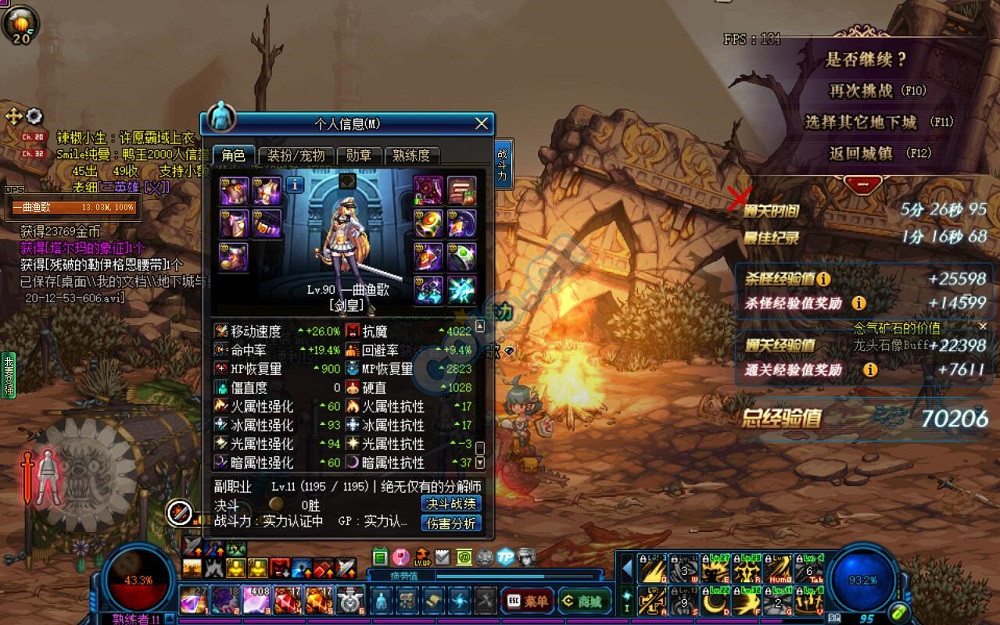Image resolution: width=1000 pixels, height=625 pixels.
Task: Show the 角色 tab
Action: coord(233,156)
